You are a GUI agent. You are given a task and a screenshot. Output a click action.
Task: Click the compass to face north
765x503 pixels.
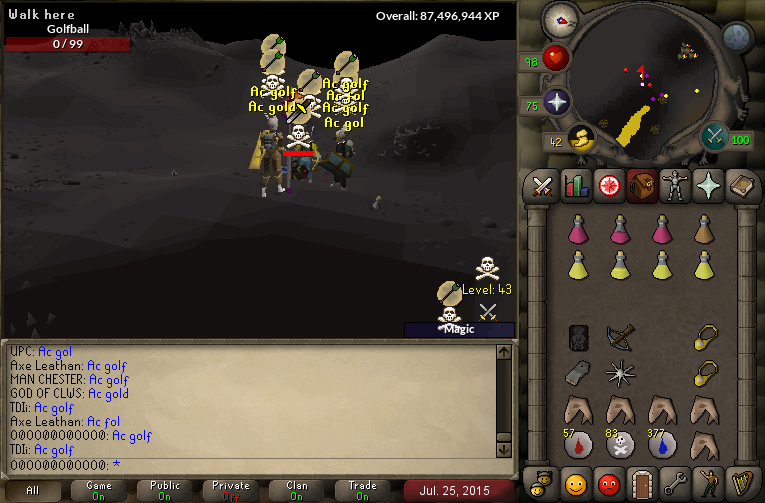pyautogui.click(x=561, y=20)
